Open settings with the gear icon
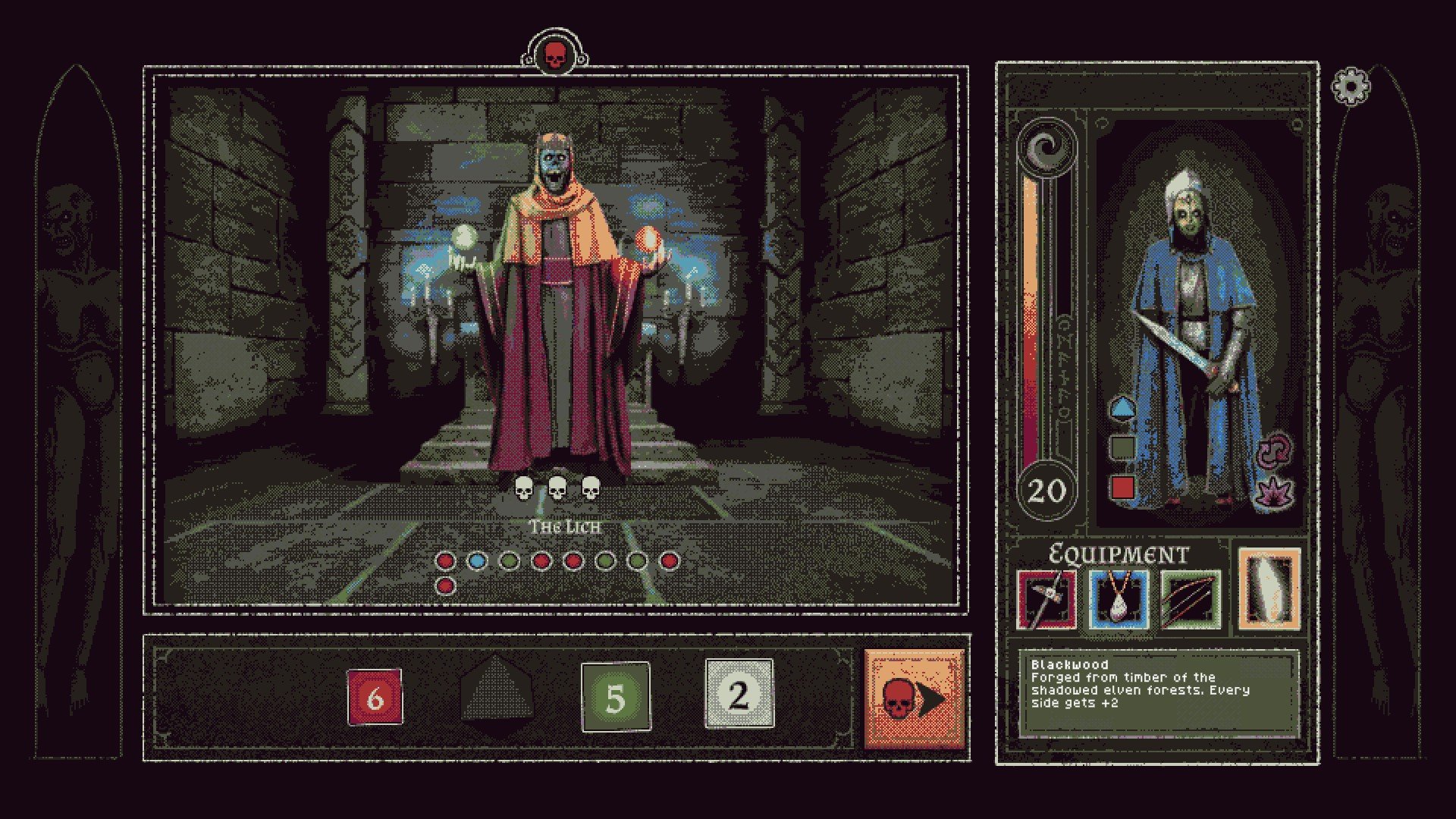The image size is (1456, 819). pyautogui.click(x=1351, y=86)
